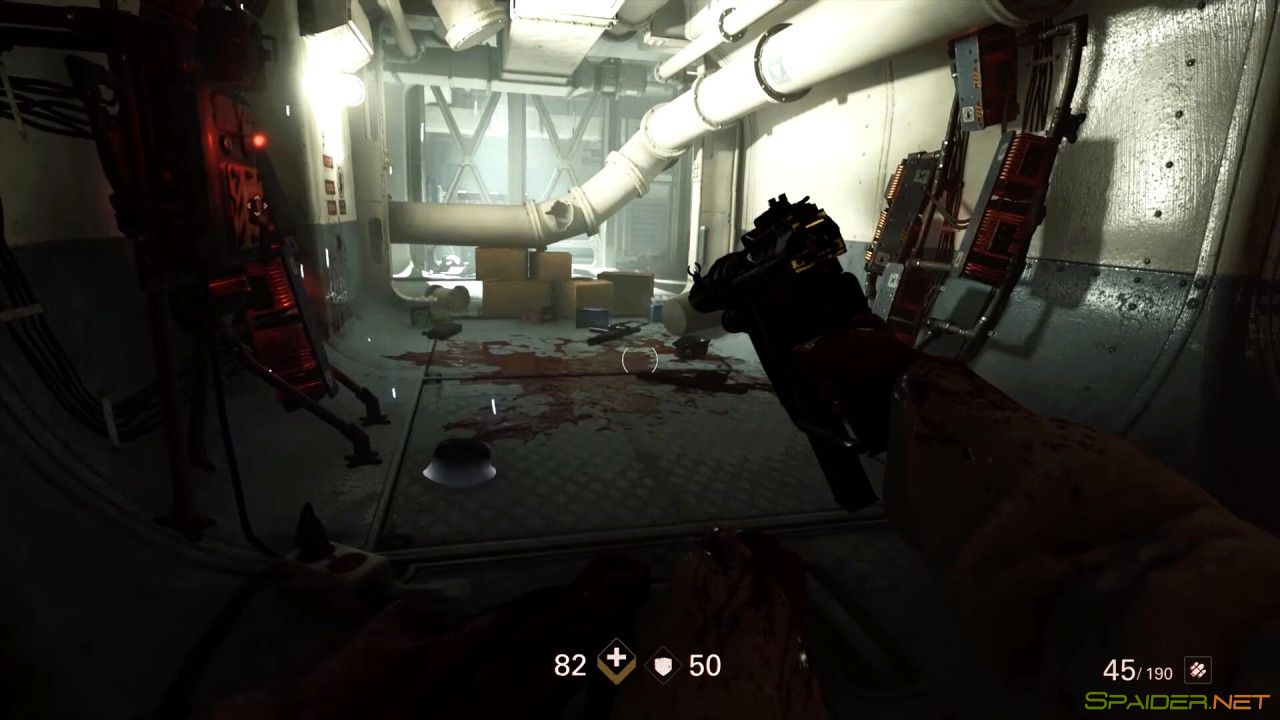Screen dimensions: 1280x720
Task: Click the crosshair reticle at screen center
Action: [640, 360]
